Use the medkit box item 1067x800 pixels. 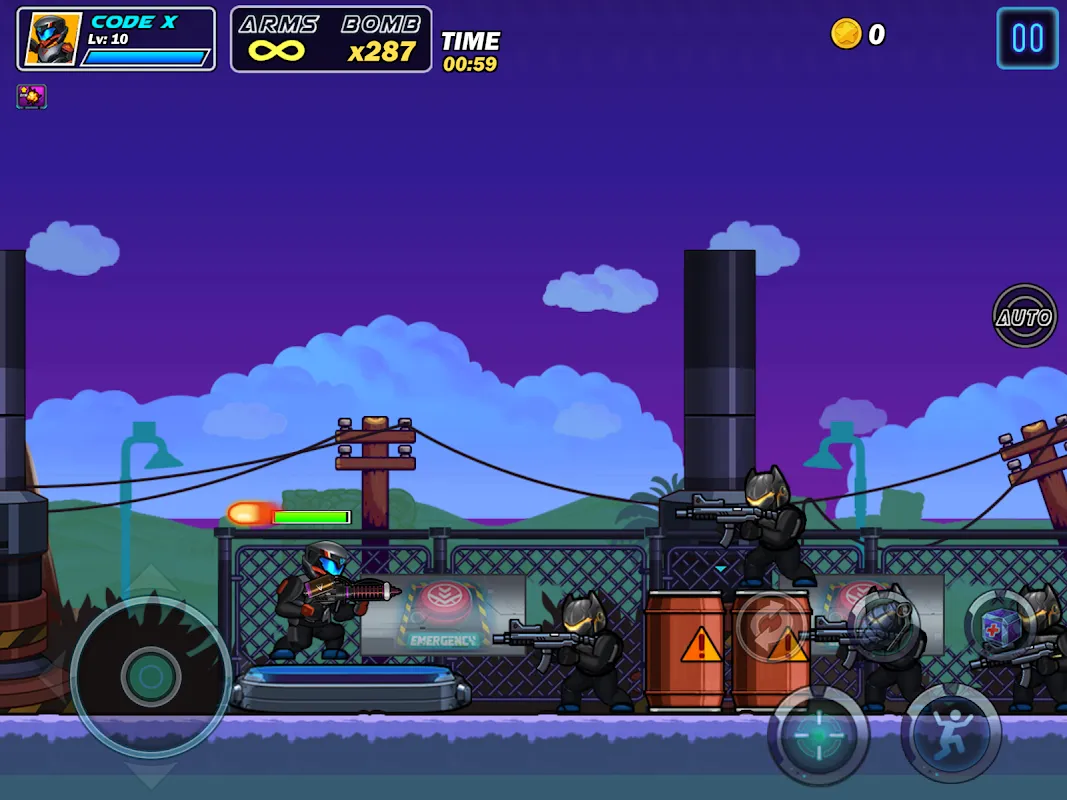click(x=1001, y=627)
